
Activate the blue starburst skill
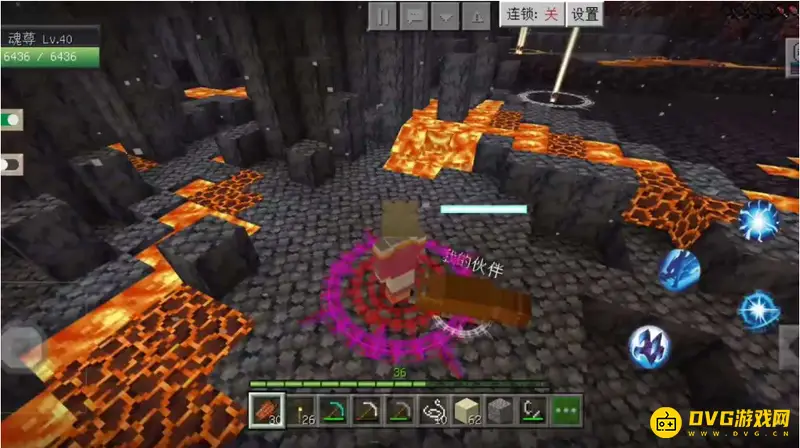(759, 311)
